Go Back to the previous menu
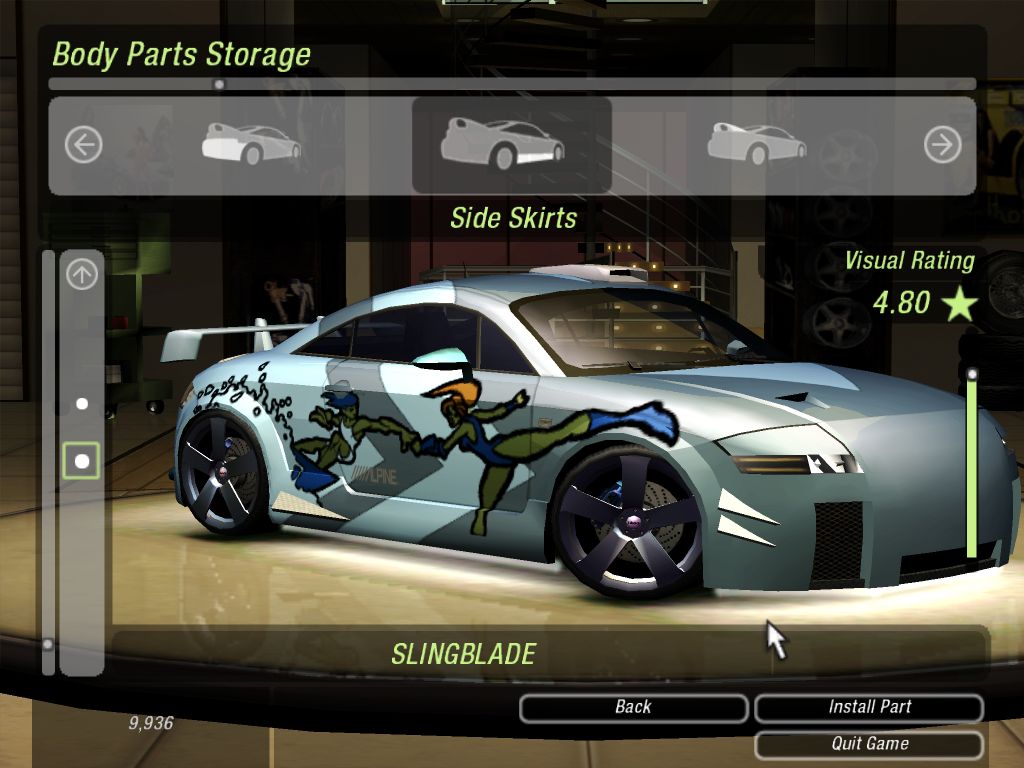 coord(633,707)
